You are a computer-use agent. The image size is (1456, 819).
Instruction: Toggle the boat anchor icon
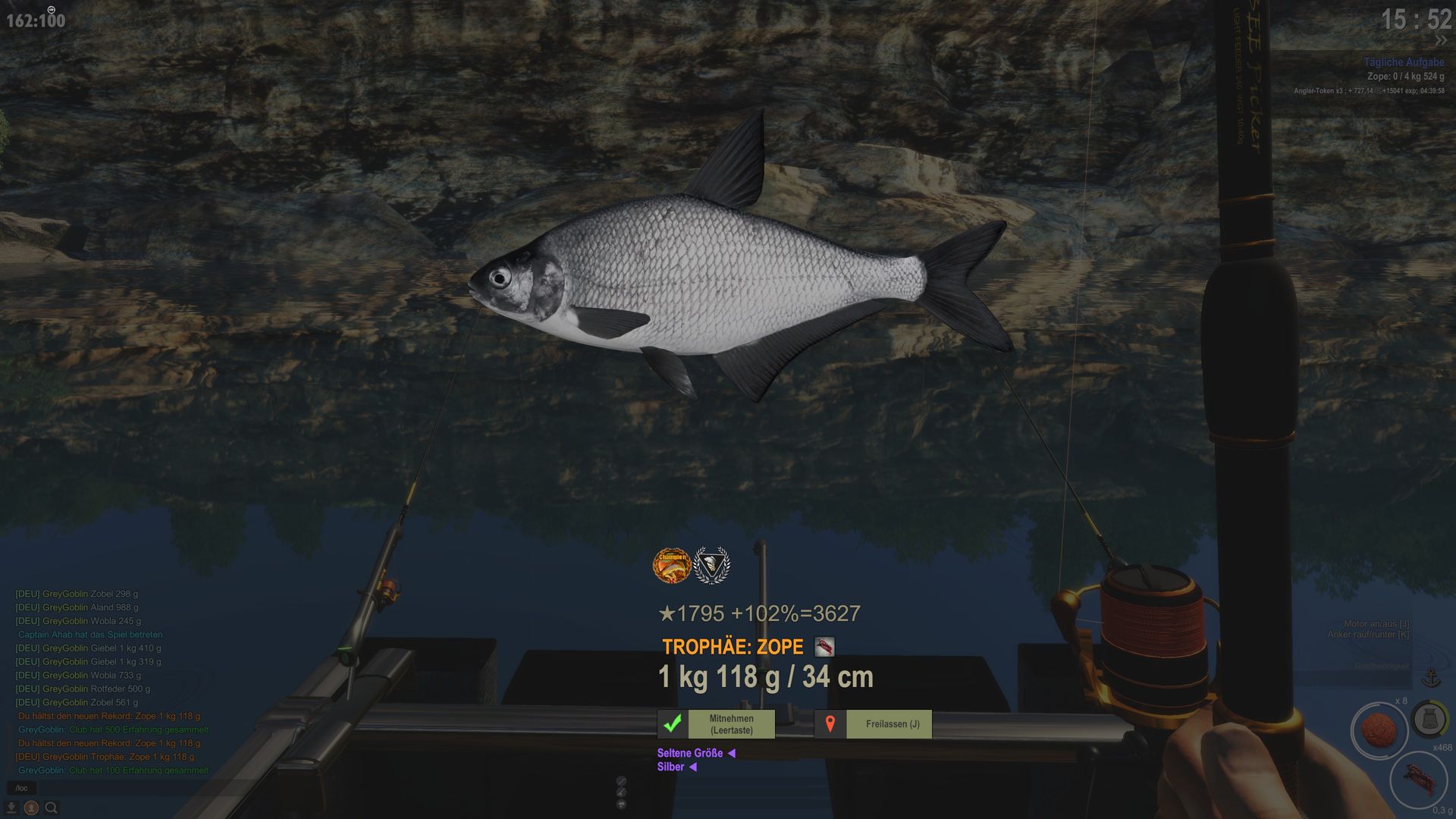click(x=1431, y=677)
